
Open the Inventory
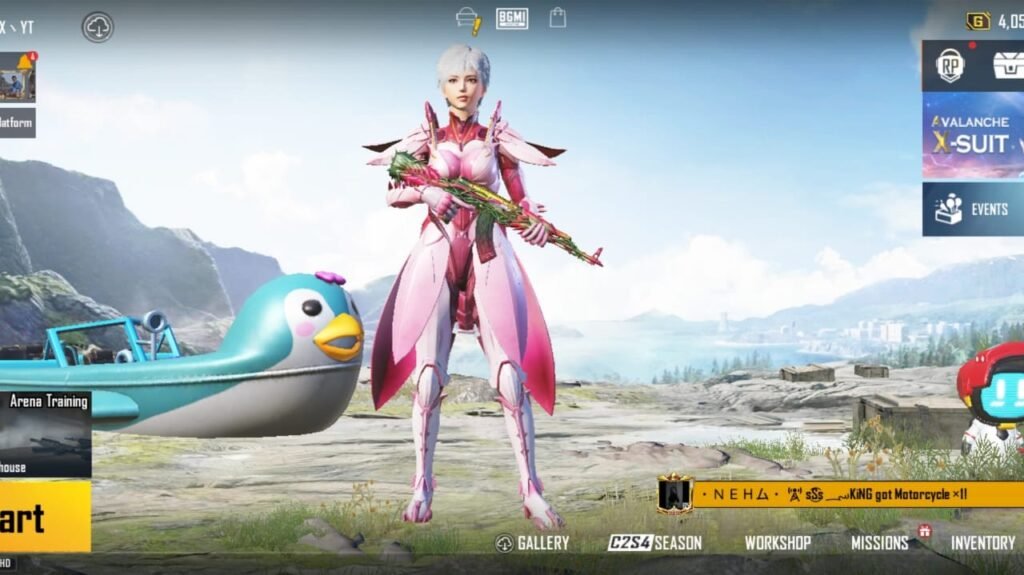point(982,543)
